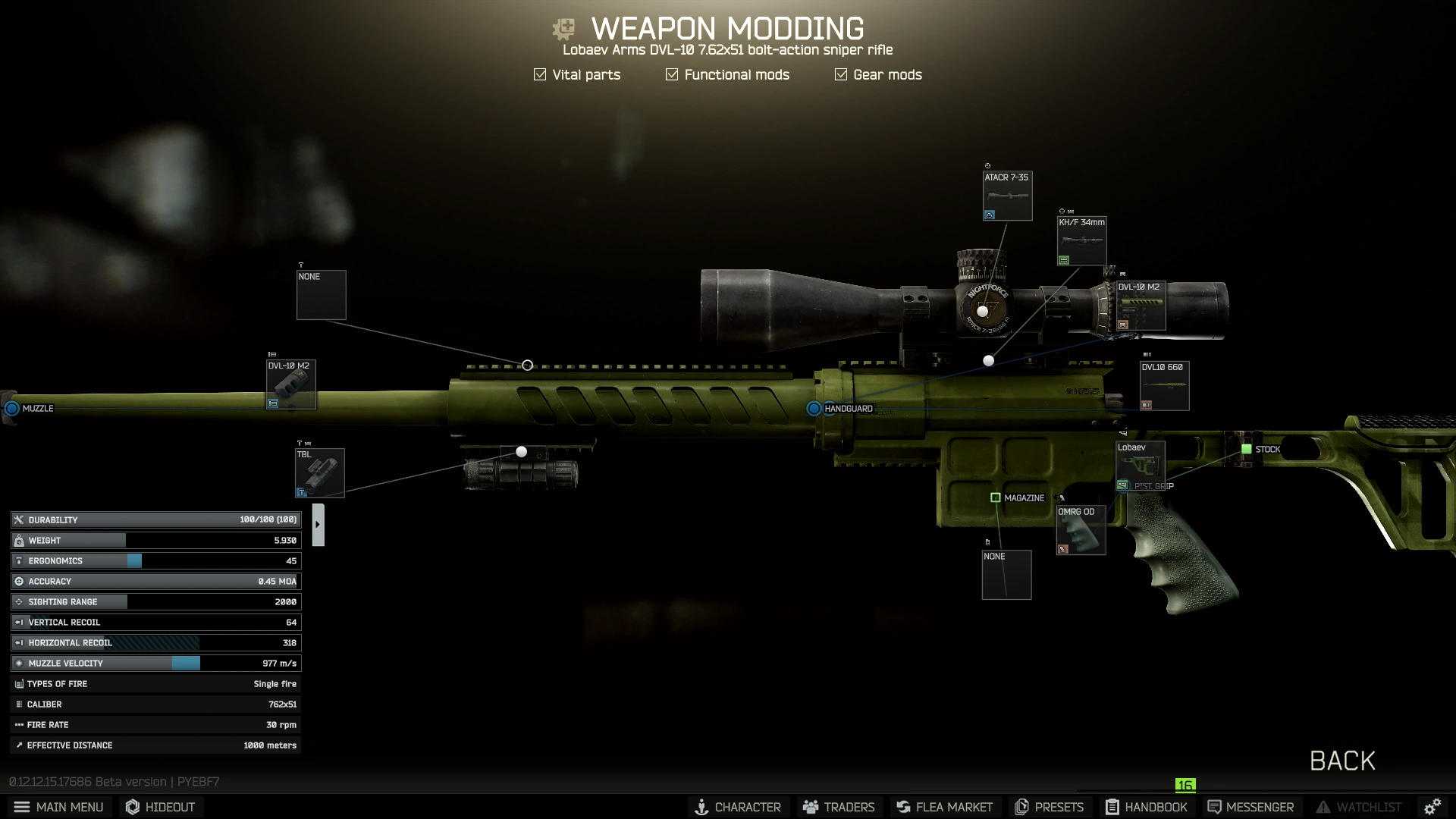This screenshot has height=819, width=1456.
Task: Toggle the Vital parts checkbox
Action: (x=540, y=74)
